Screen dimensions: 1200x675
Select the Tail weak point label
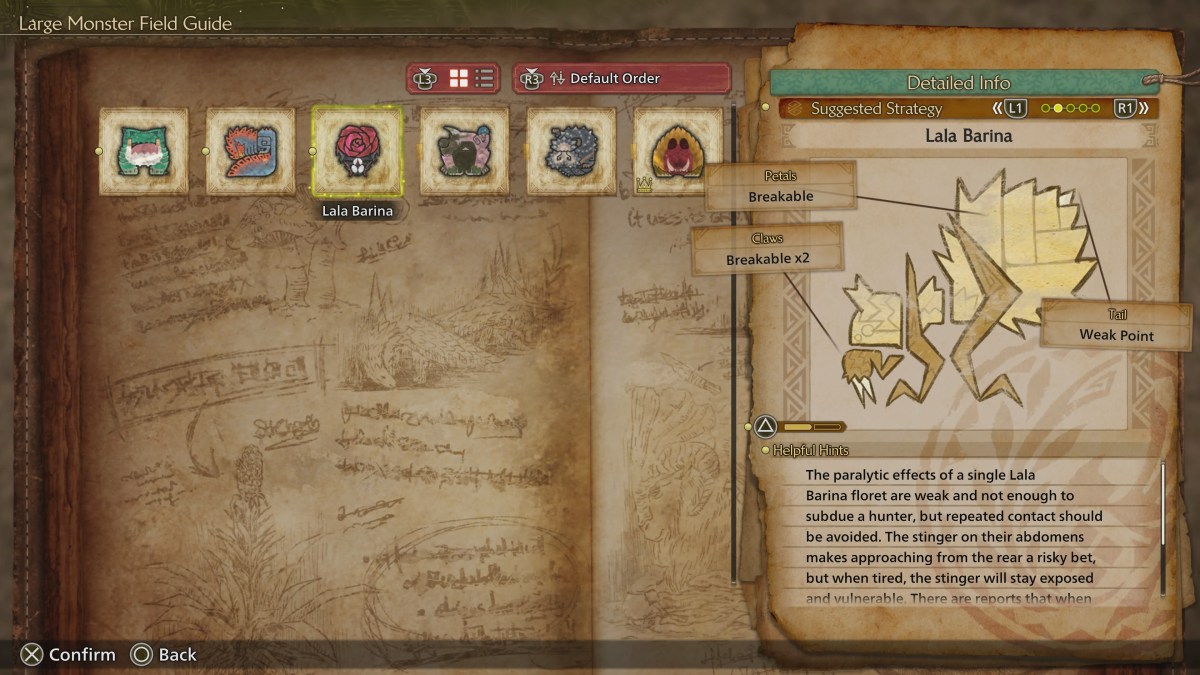pos(1116,326)
